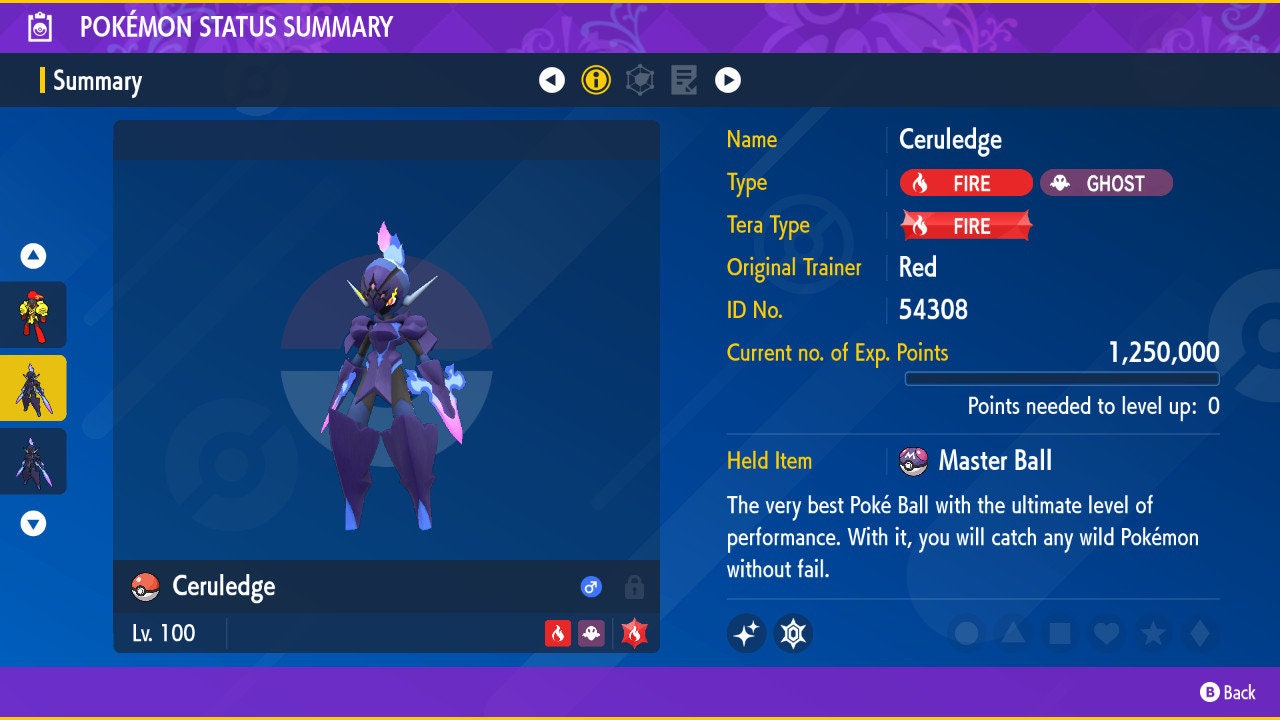Viewport: 1280px width, 720px height.
Task: Select the Ghost type badge
Action: click(x=1106, y=183)
